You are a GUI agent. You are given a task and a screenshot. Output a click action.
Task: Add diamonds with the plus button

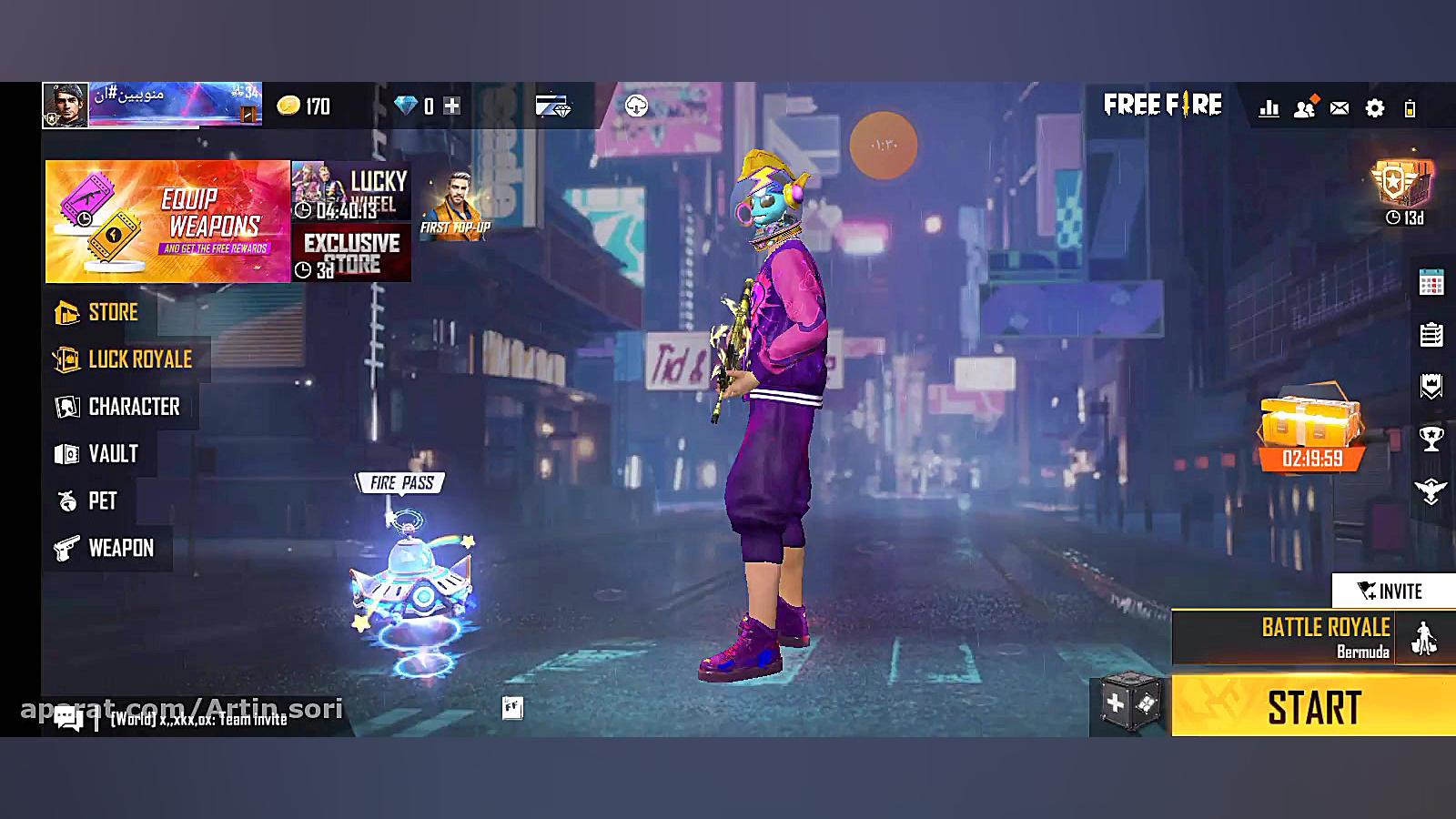point(451,106)
